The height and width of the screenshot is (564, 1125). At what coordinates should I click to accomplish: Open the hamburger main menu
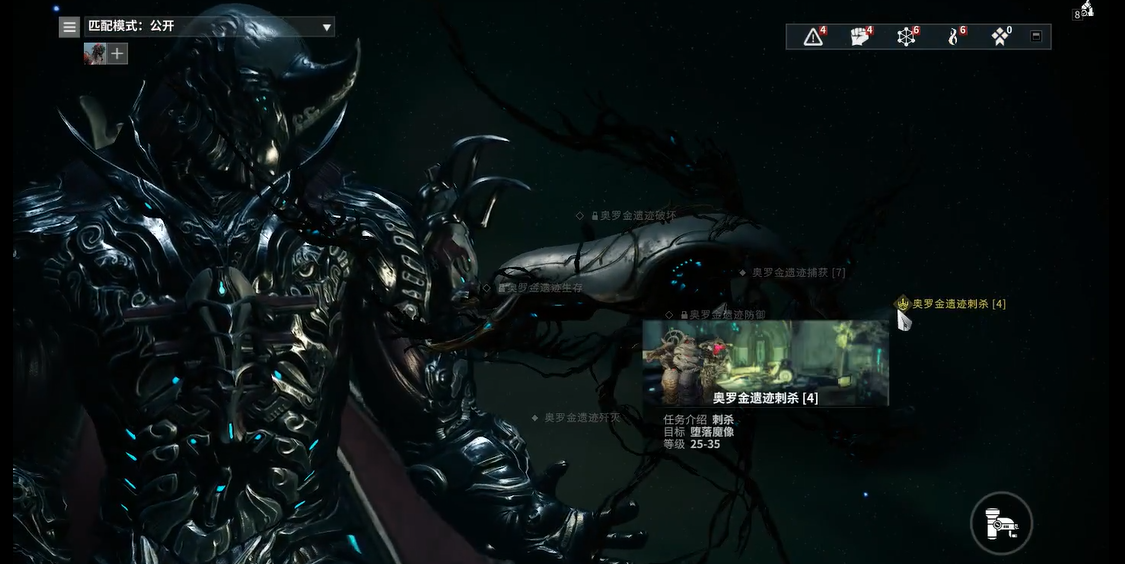[70, 27]
